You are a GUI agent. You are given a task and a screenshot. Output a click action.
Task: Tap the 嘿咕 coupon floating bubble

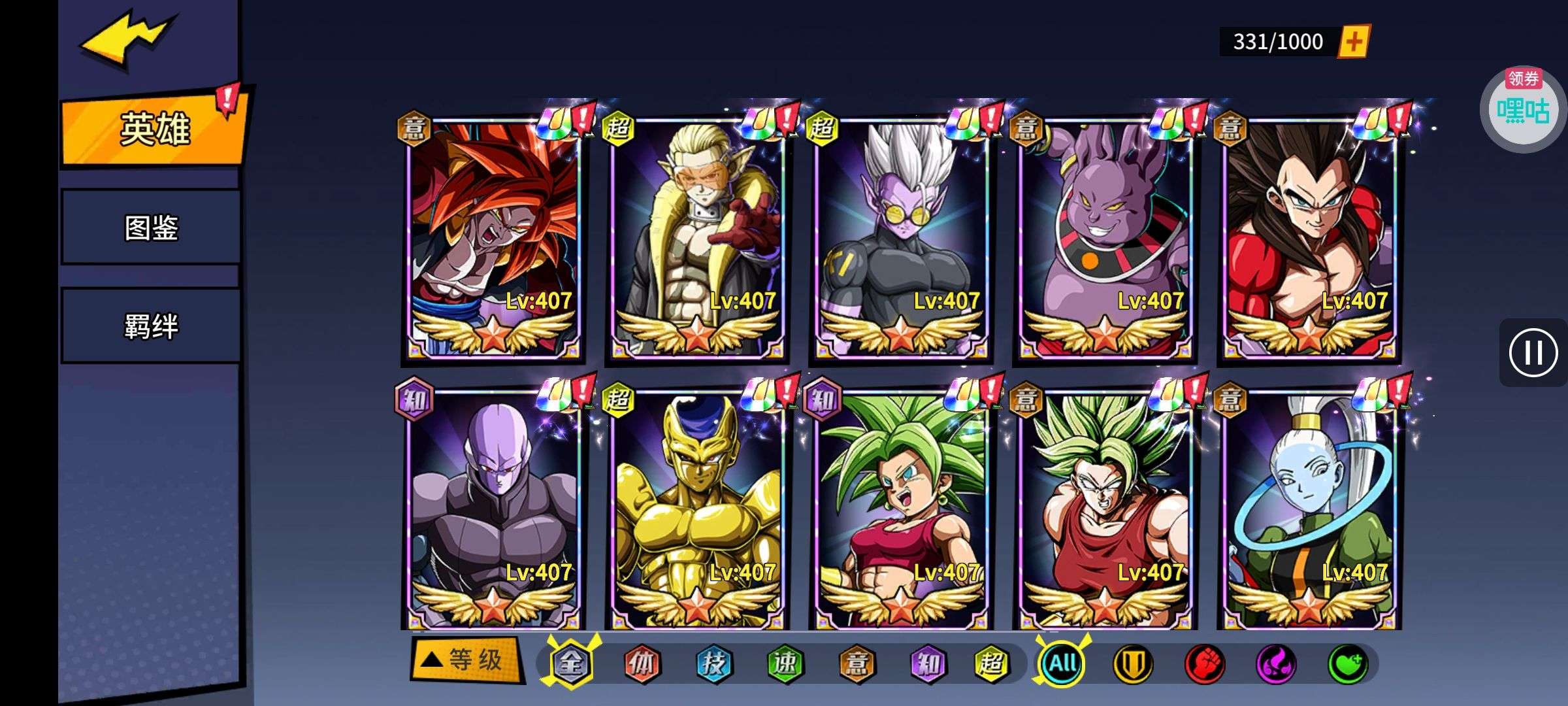(1523, 109)
